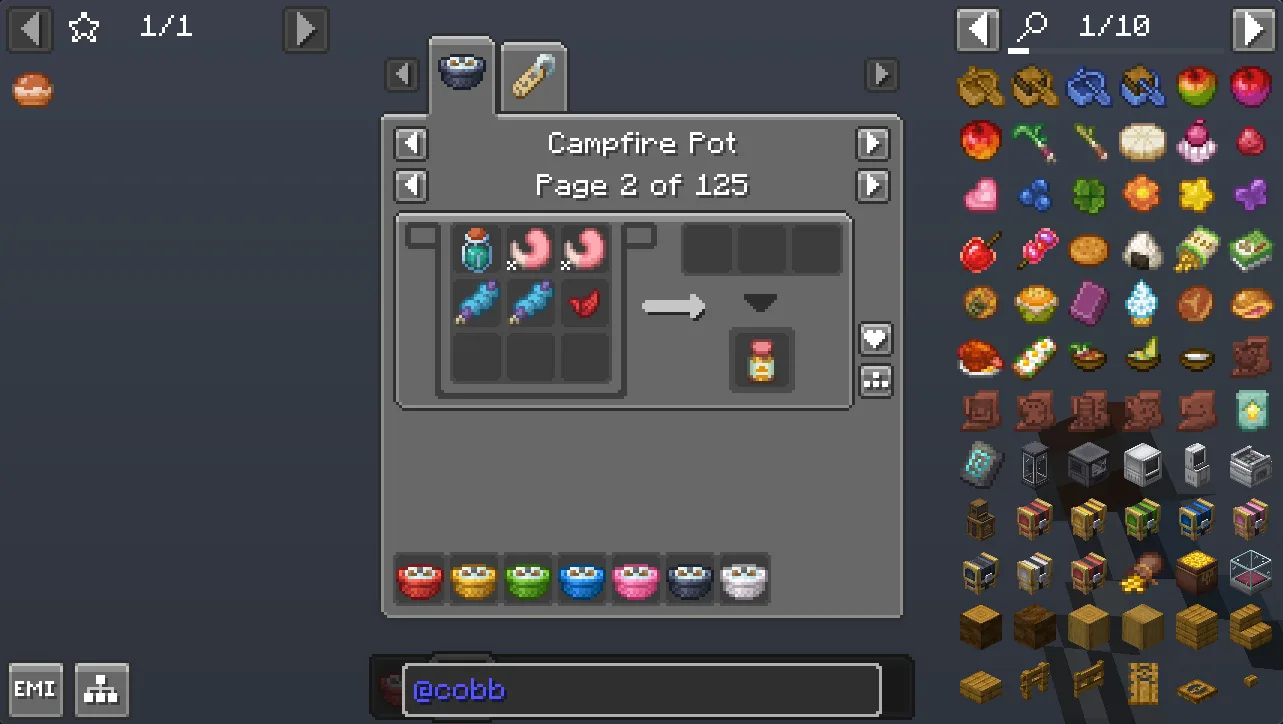Toggle the EMI overlay button
The height and width of the screenshot is (724, 1283).
35,689
